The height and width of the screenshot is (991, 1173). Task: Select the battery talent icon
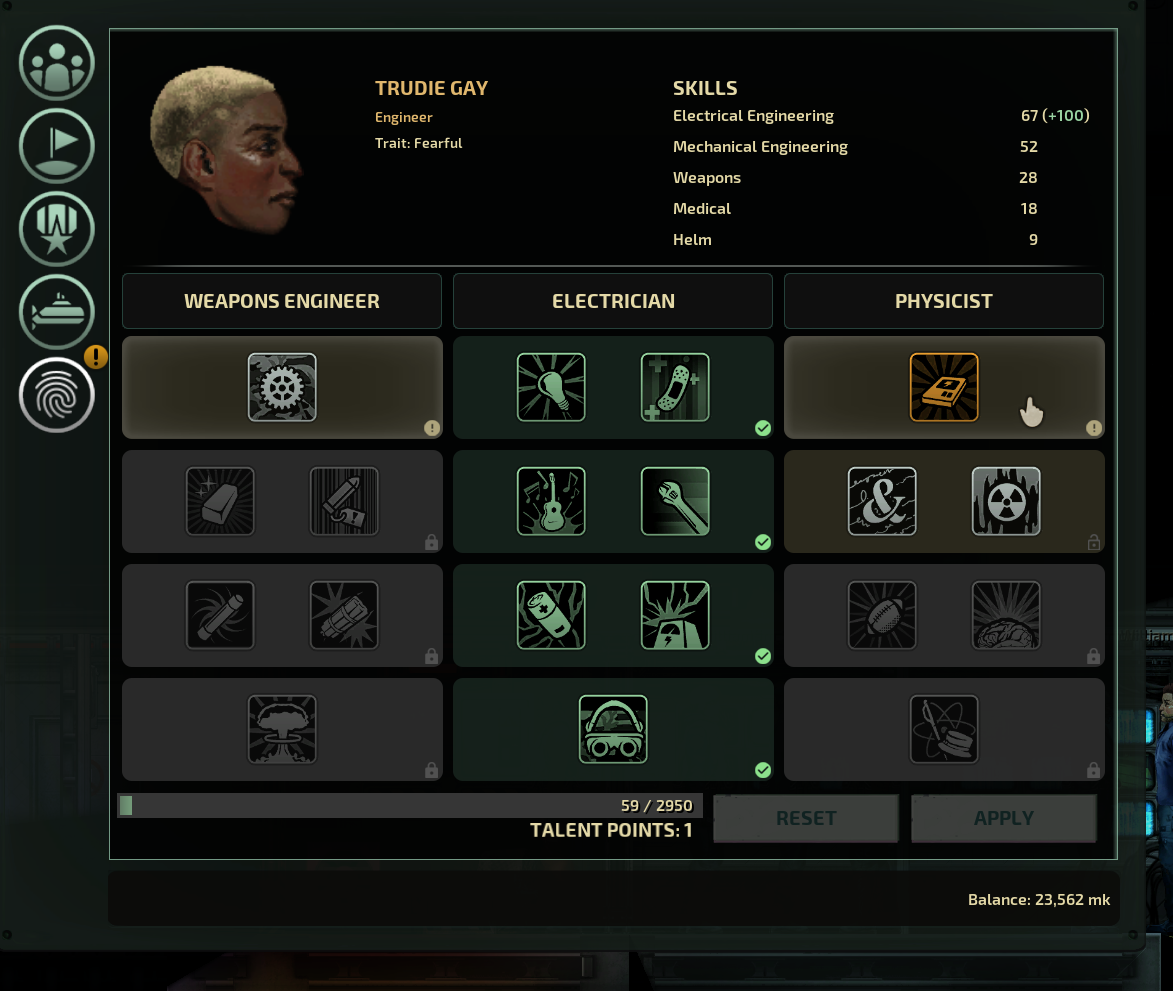[551, 615]
